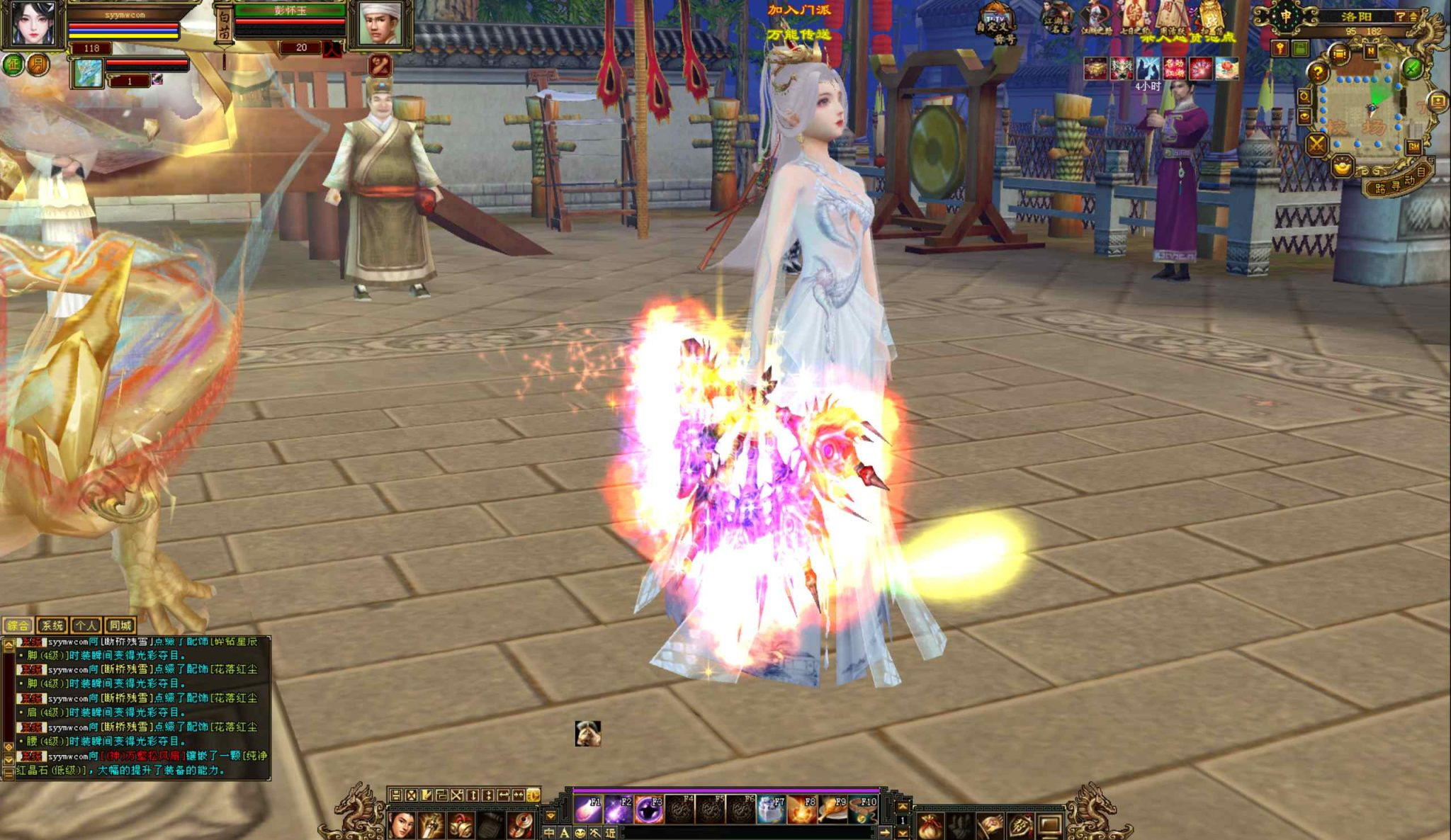Image resolution: width=1451 pixels, height=840 pixels.
Task: Click the green 征 round button
Action: (x=13, y=65)
